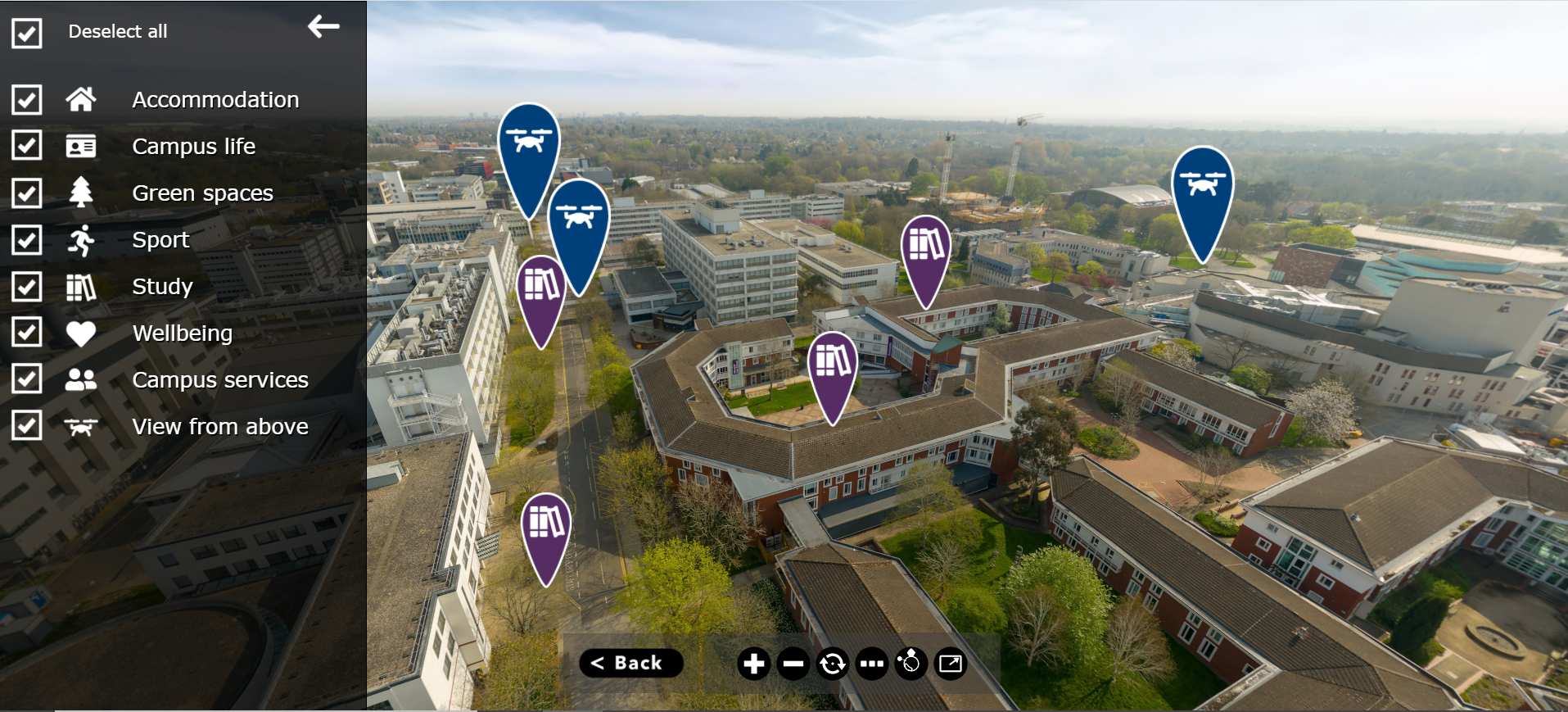Screen dimensions: 1568x712
Task: Open the Study marker in the courtyard
Action: pyautogui.click(x=833, y=366)
